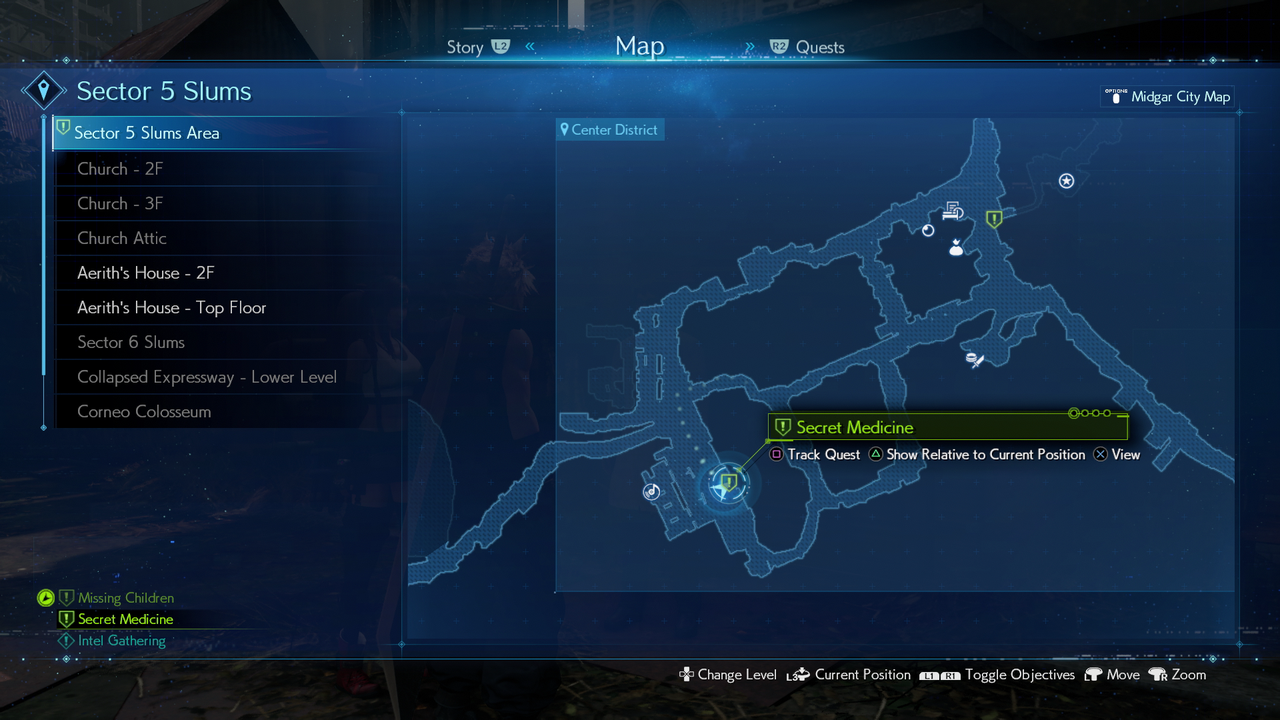Viewport: 1280px width, 720px height.
Task: Choose Collapsed Expressway - Lower Level
Action: pos(207,377)
